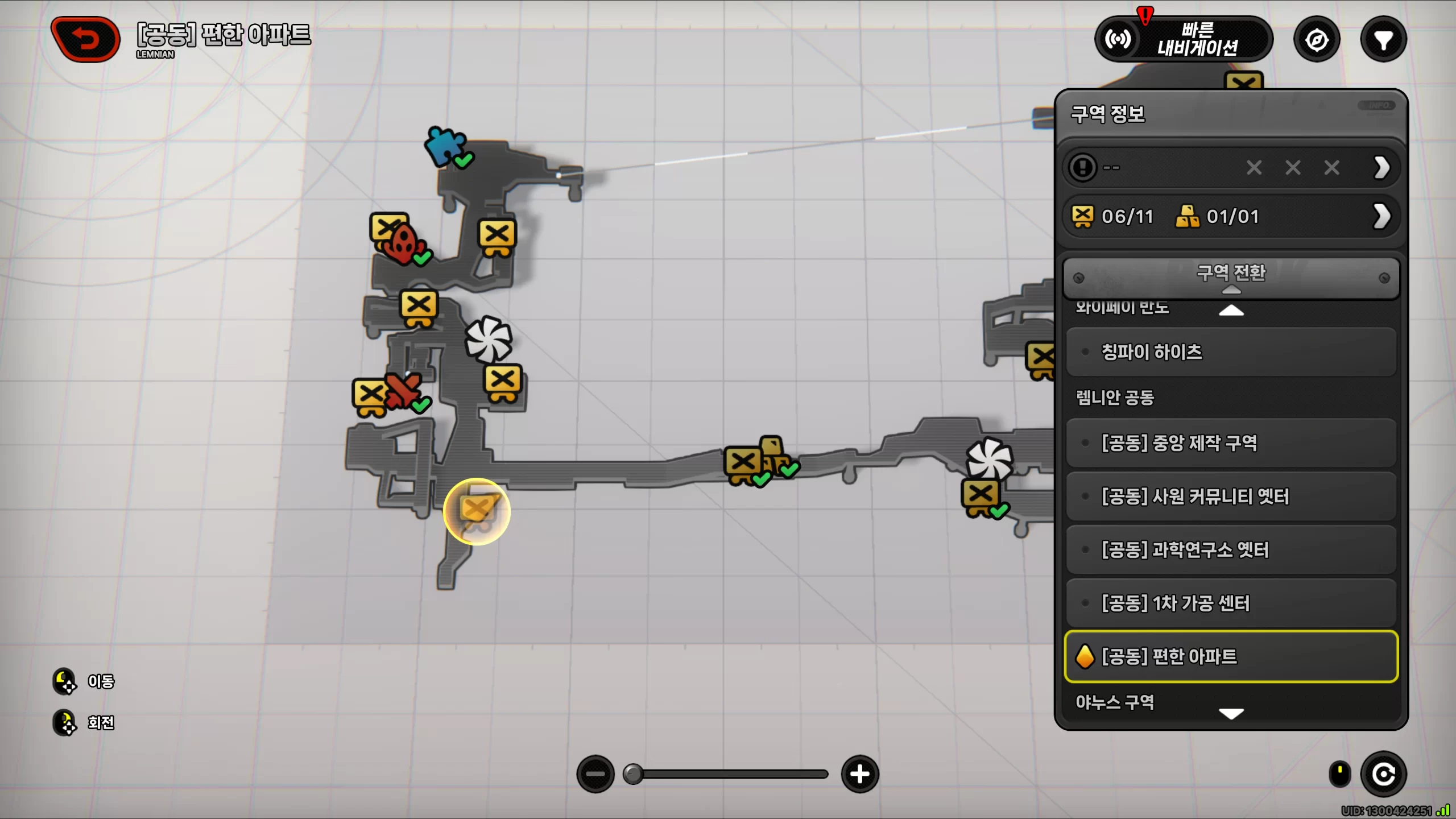This screenshot has height=819, width=1456.
Task: Zoom out the map with minus button
Action: [x=595, y=774]
